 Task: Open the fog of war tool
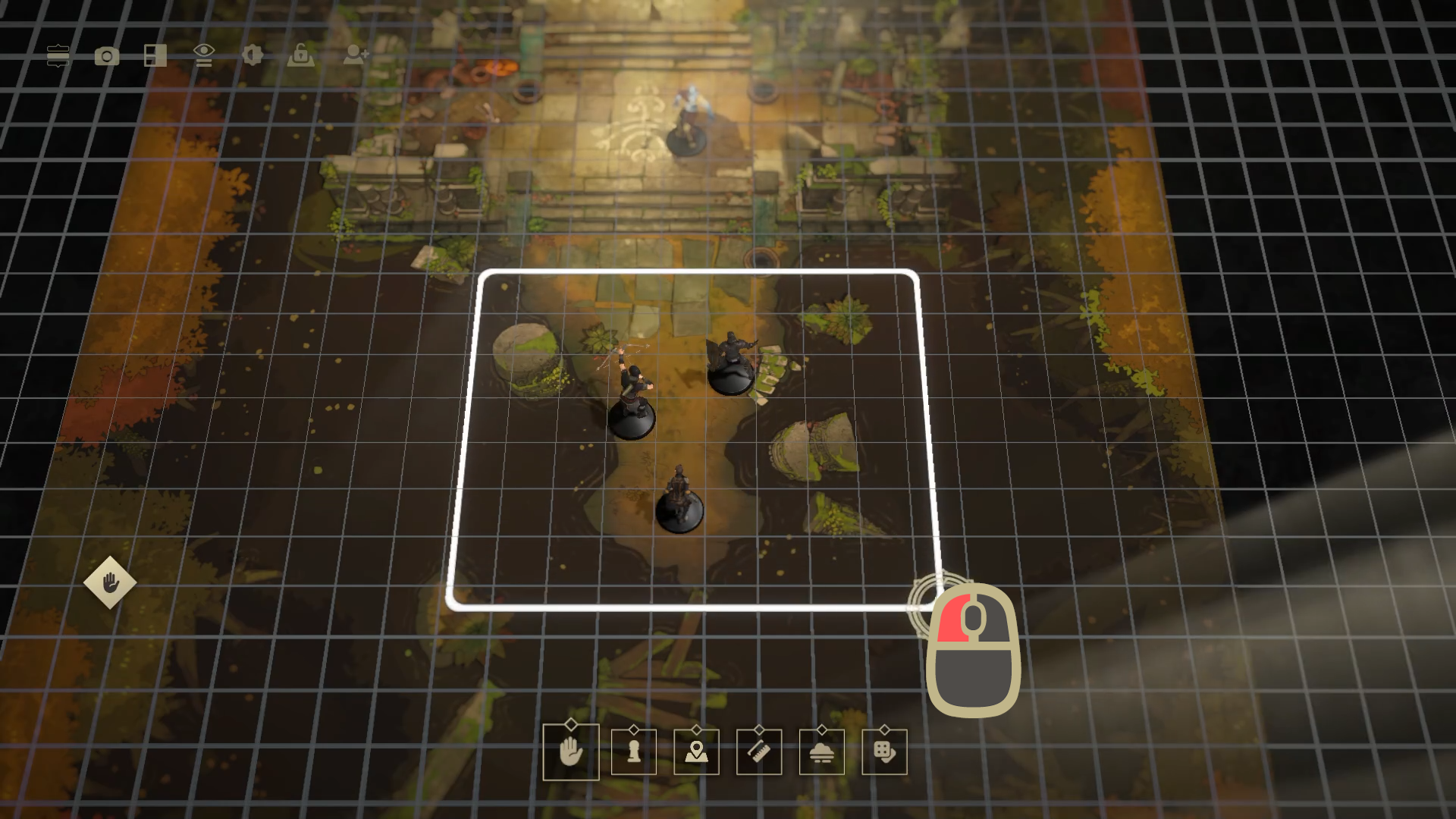pos(821,752)
